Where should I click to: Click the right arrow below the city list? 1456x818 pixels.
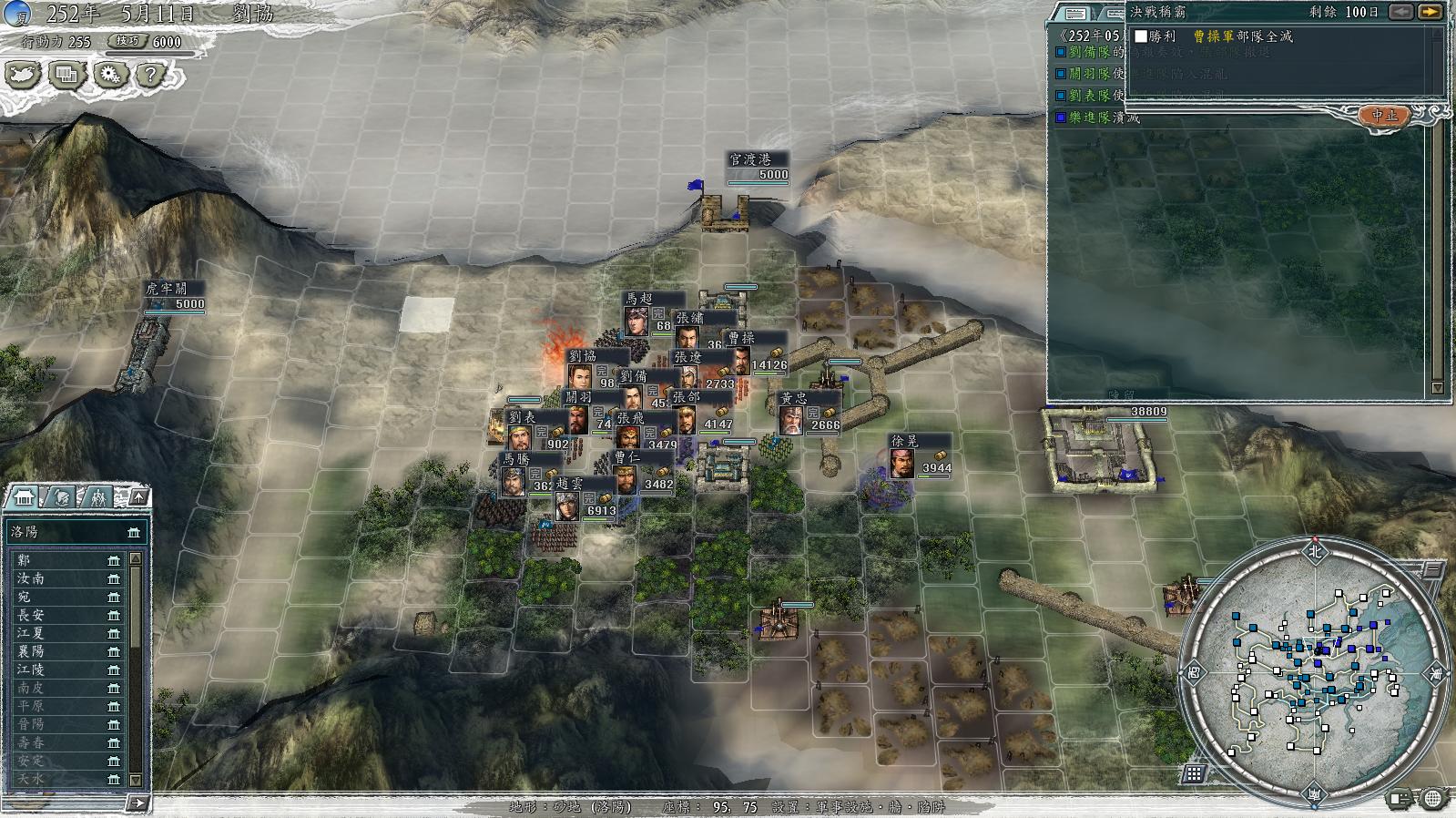tap(137, 803)
